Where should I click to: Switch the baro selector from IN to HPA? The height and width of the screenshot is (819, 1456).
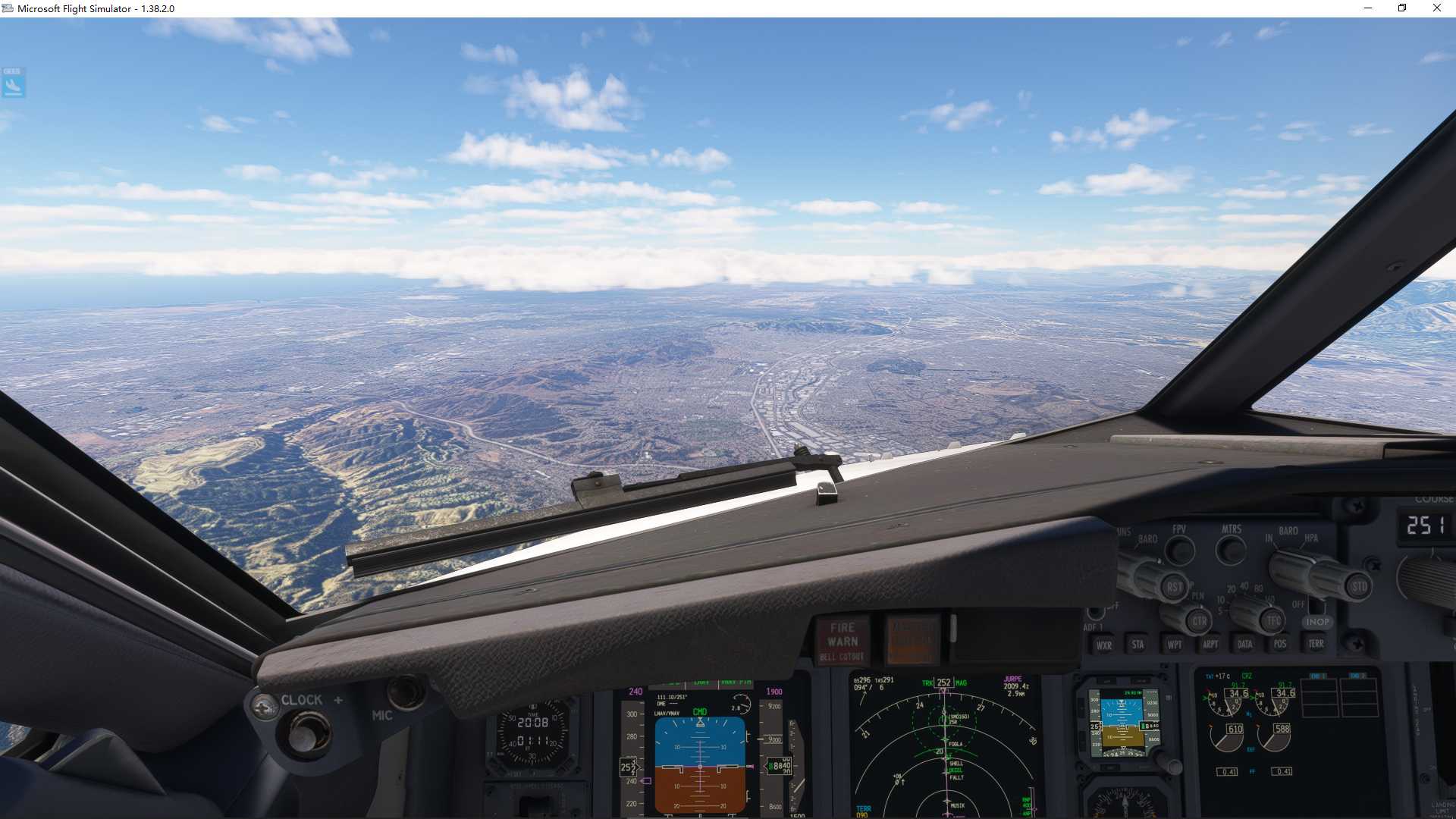coord(1289,566)
